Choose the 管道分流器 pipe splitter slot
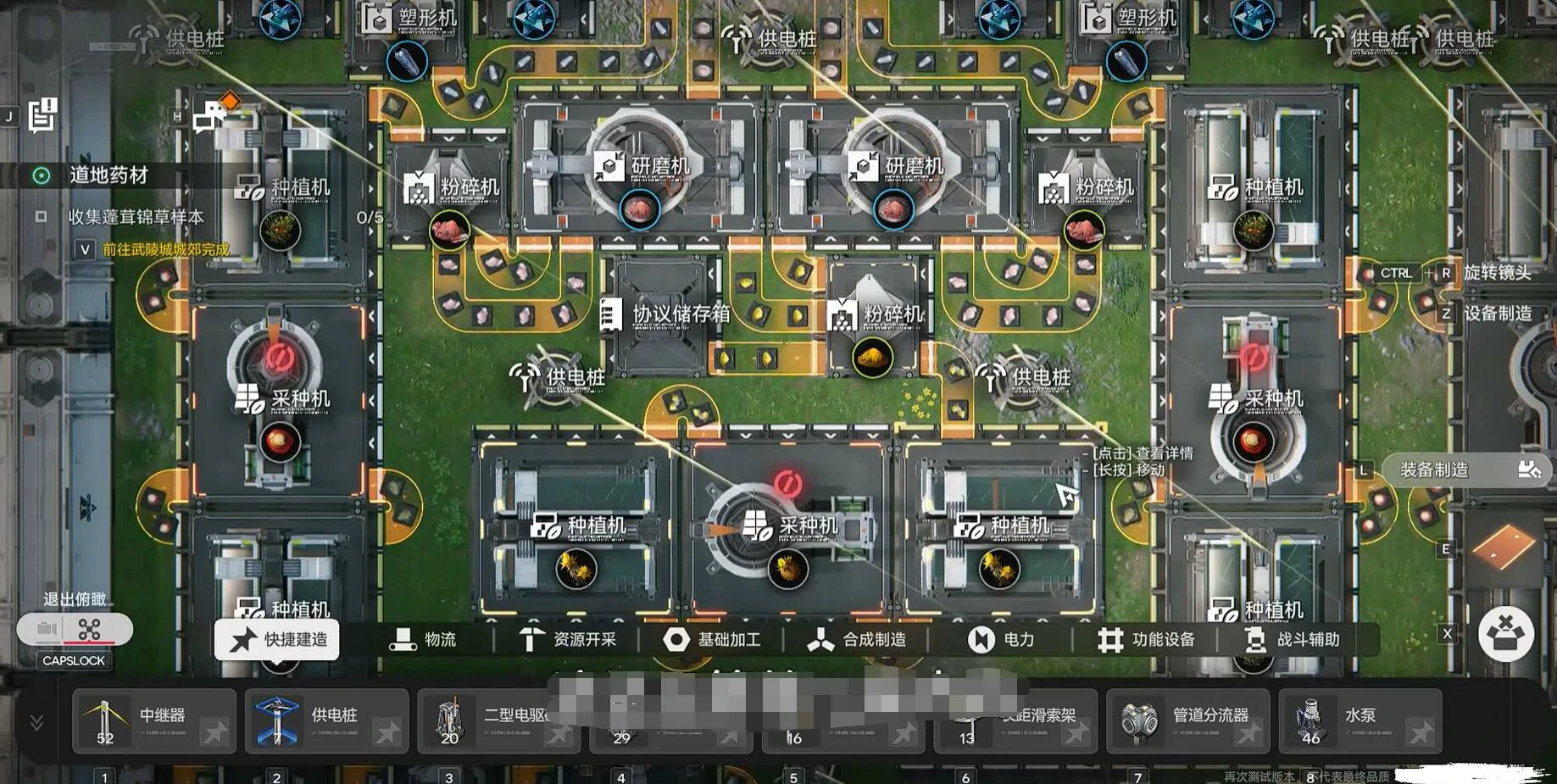 [x=1178, y=720]
